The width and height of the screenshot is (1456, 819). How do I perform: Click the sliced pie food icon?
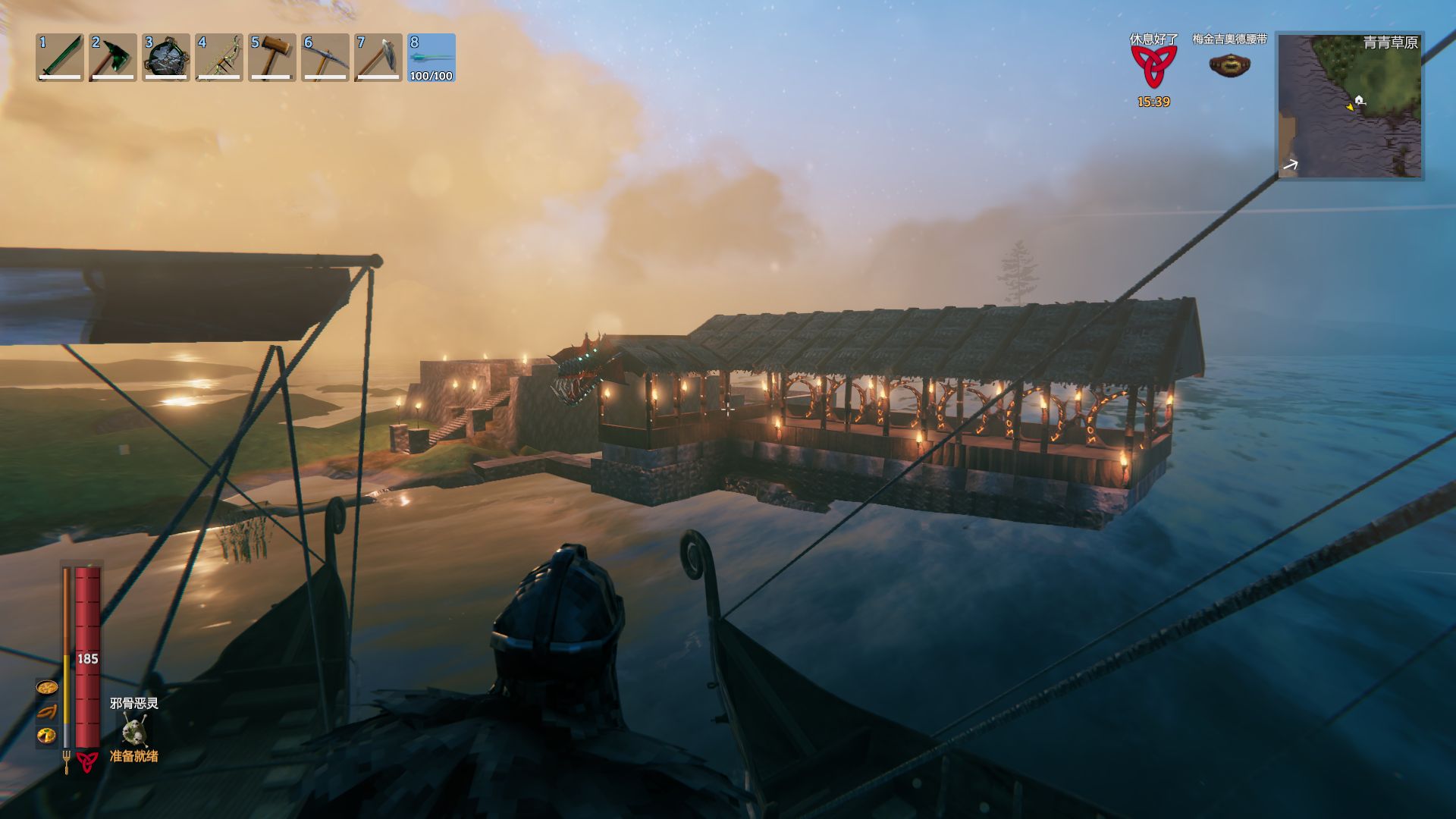[x=47, y=735]
